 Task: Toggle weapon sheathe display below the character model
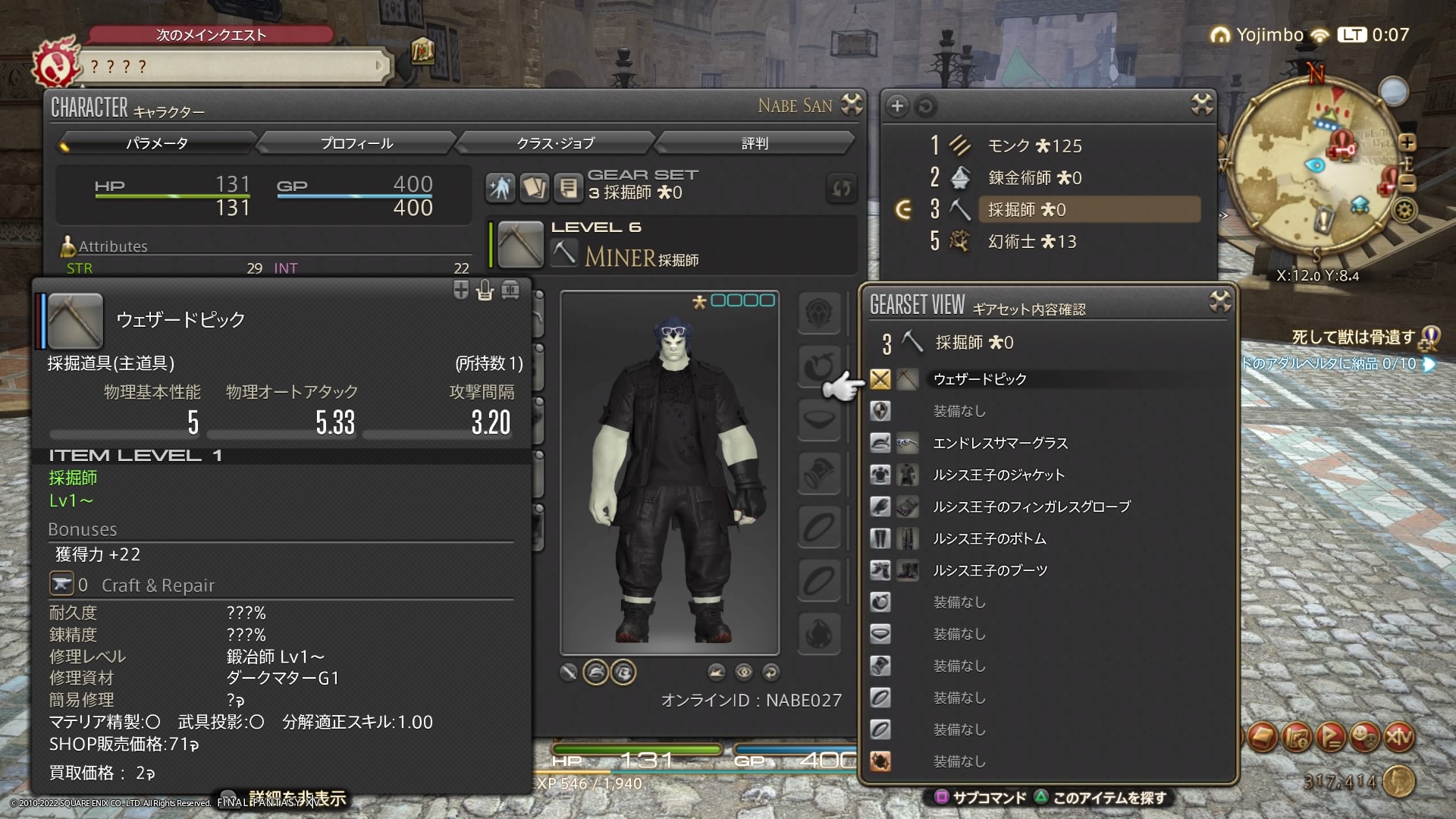(569, 673)
